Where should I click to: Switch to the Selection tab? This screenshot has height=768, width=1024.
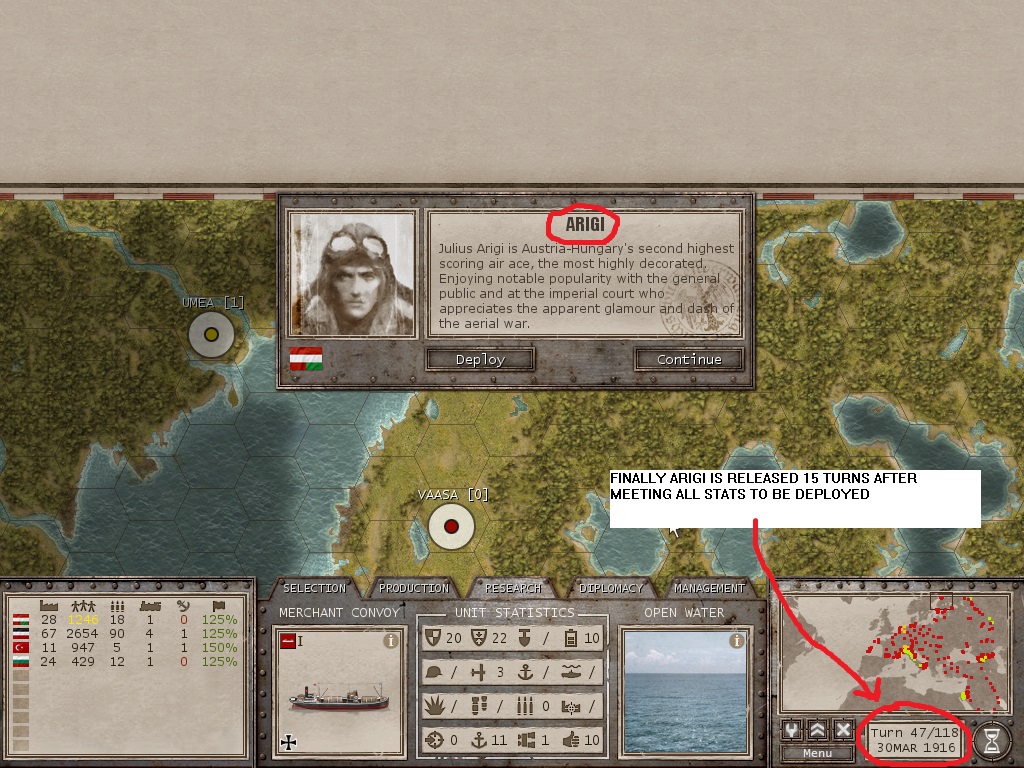[x=314, y=588]
